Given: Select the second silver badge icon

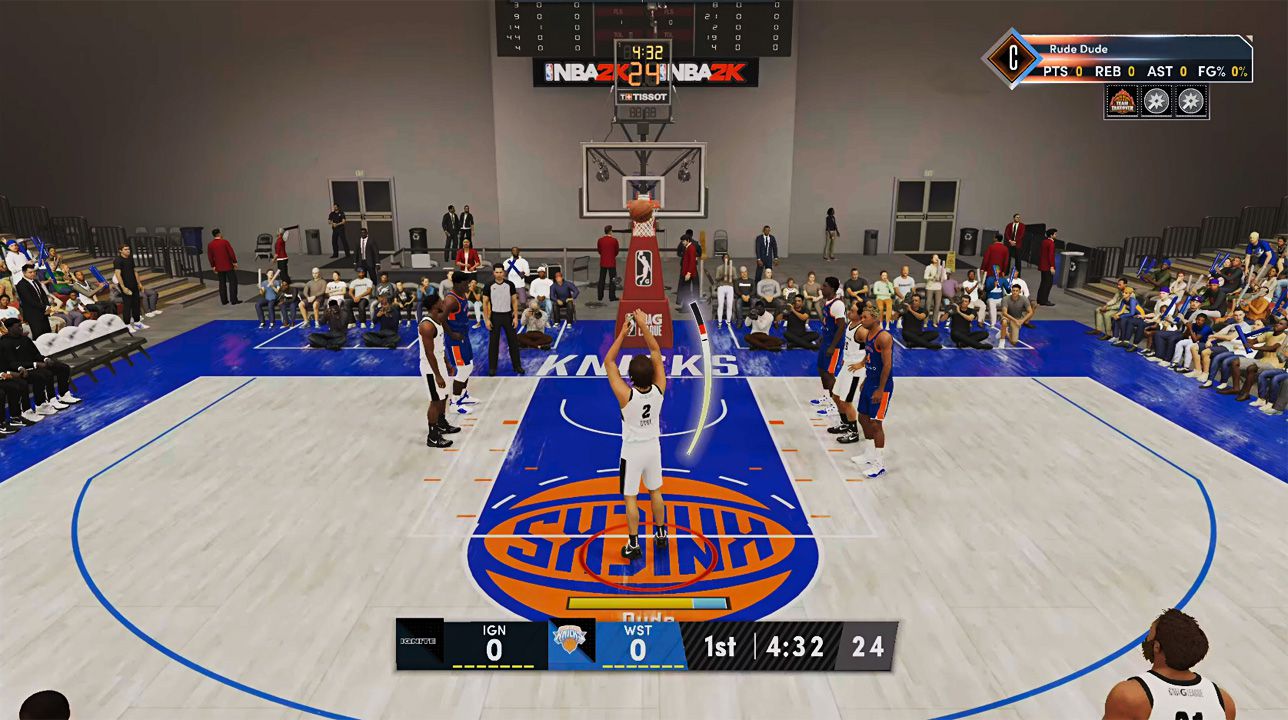Looking at the screenshot, I should tap(1188, 101).
